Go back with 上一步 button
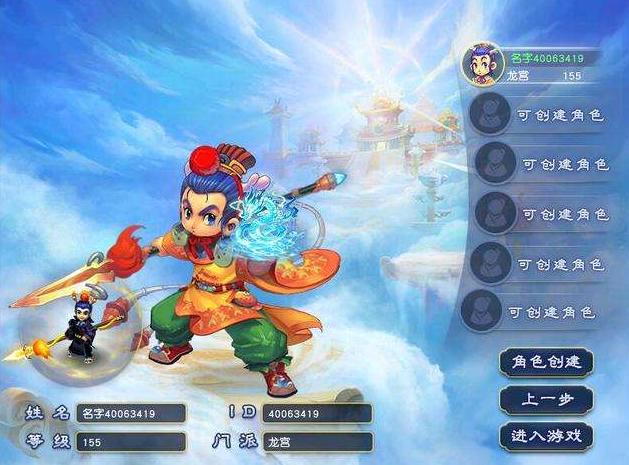This screenshot has height=465, width=629. pyautogui.click(x=546, y=399)
